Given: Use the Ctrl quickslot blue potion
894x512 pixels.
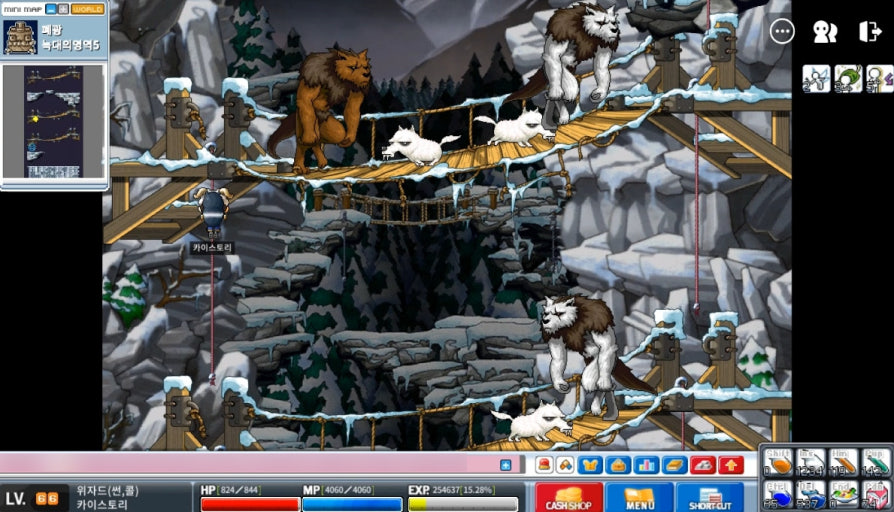Looking at the screenshot, I should tap(778, 494).
